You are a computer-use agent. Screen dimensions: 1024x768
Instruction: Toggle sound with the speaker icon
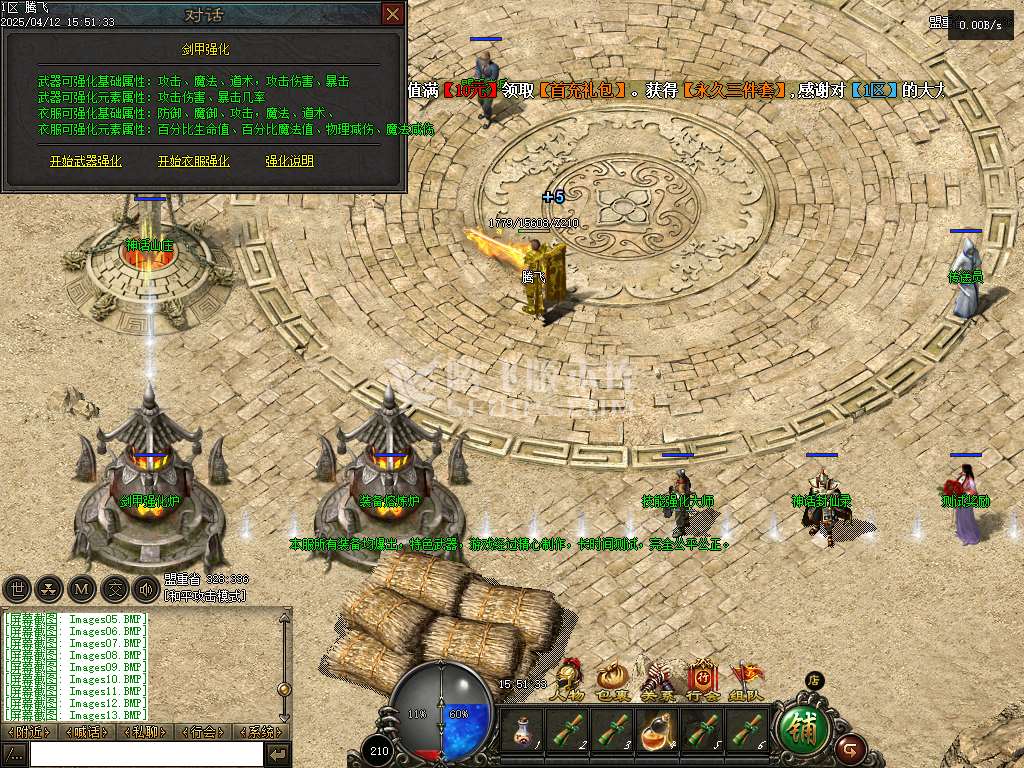pyautogui.click(x=146, y=589)
